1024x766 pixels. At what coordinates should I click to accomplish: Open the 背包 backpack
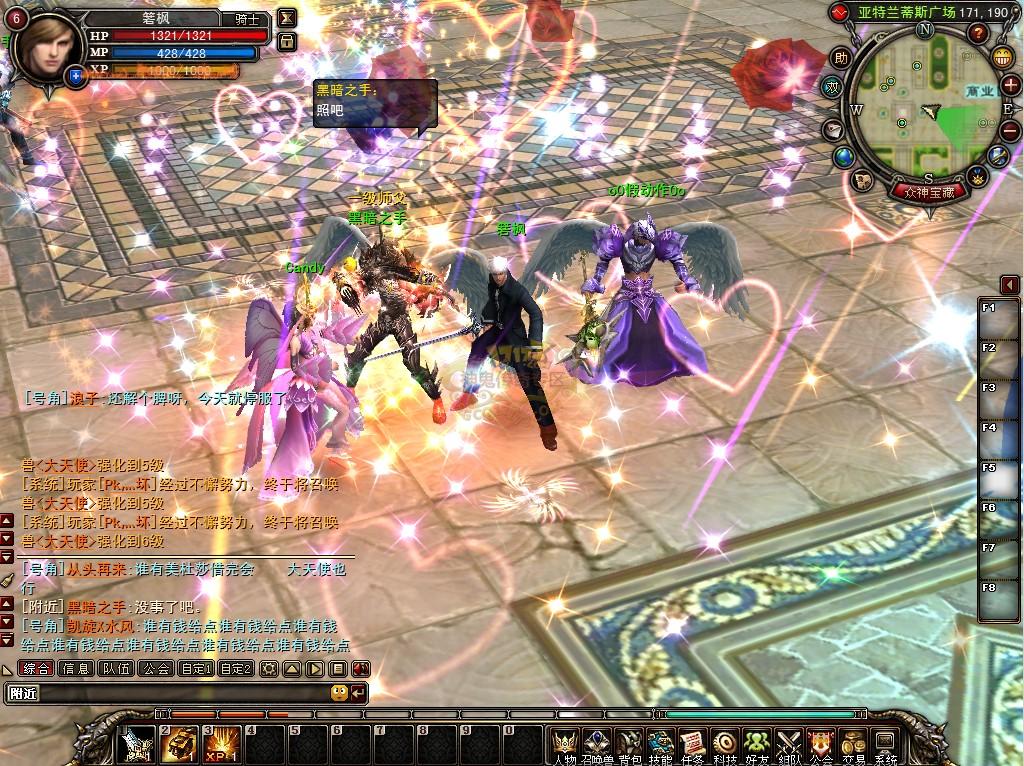629,743
